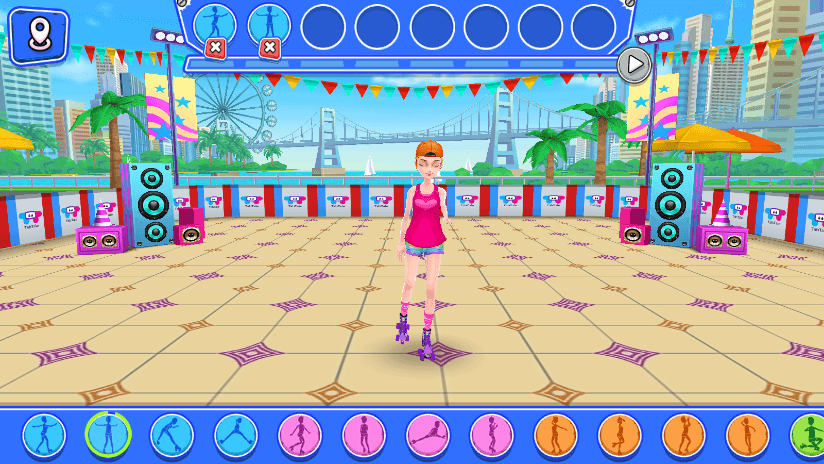Select the blue move with green ring
The width and height of the screenshot is (824, 464).
[108, 435]
